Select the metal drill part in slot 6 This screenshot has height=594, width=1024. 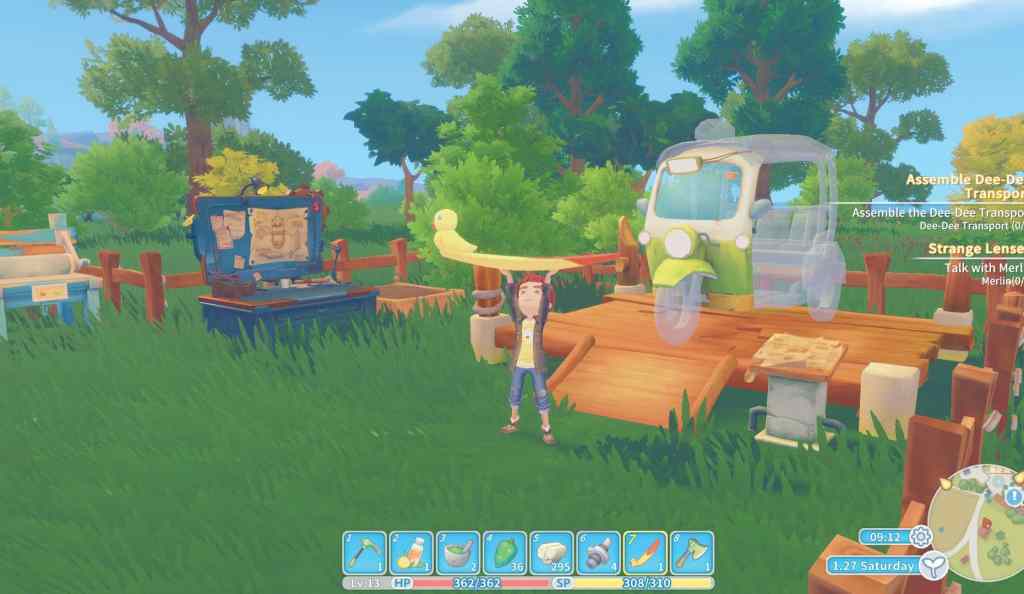598,552
